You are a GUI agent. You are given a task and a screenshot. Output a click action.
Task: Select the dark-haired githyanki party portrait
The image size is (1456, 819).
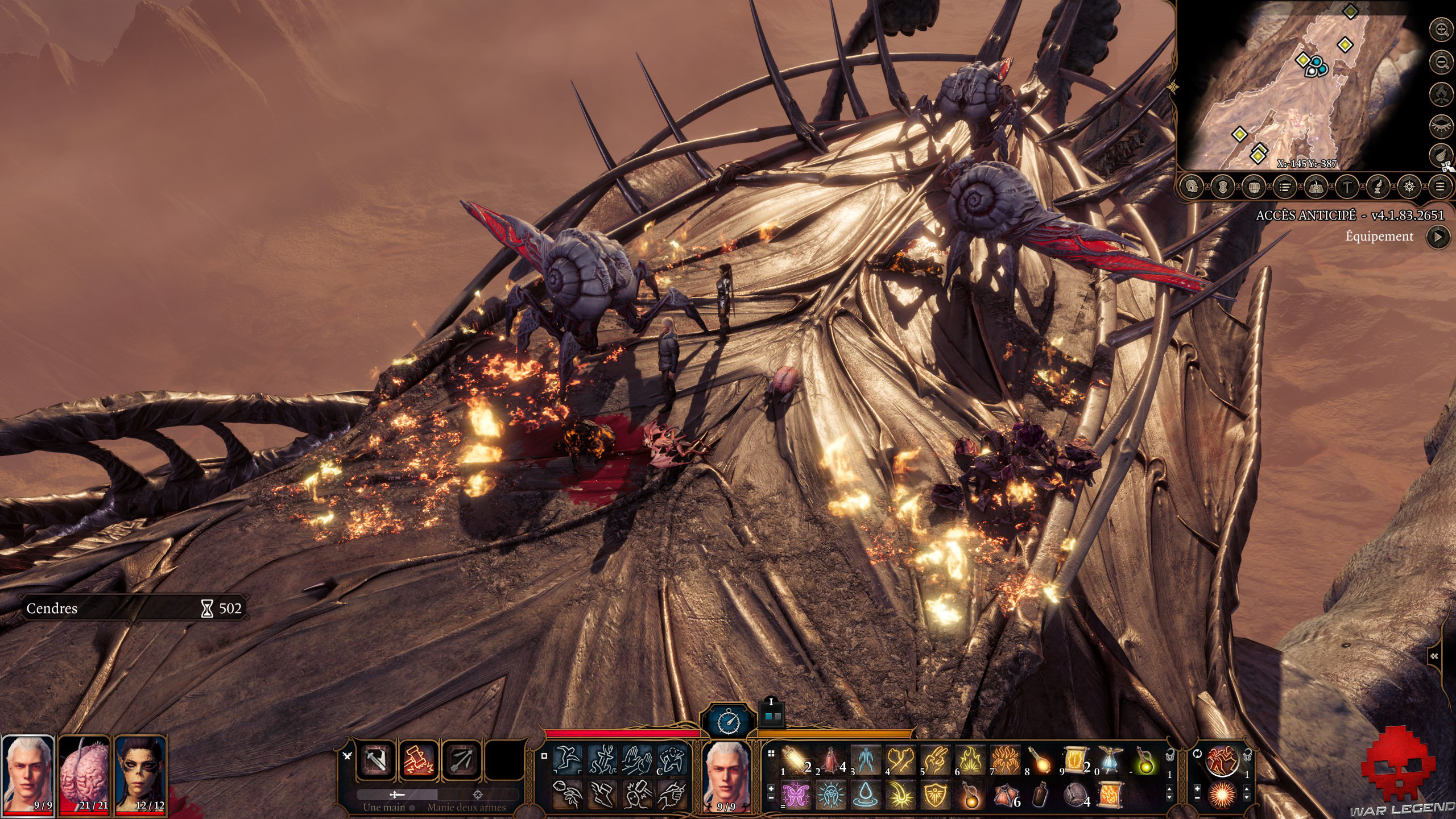point(140,775)
